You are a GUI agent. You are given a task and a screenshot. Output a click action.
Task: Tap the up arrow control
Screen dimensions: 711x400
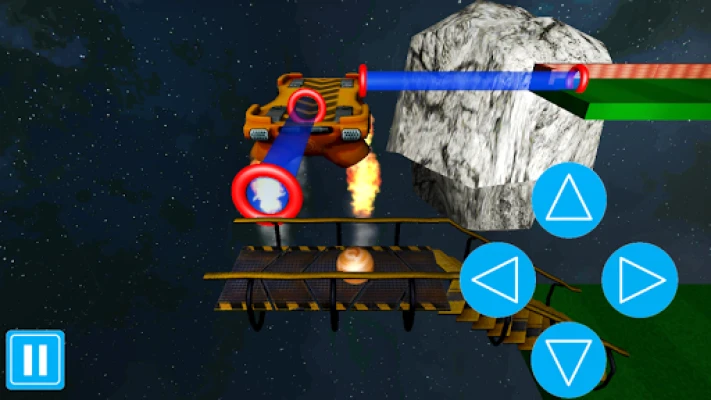click(569, 200)
